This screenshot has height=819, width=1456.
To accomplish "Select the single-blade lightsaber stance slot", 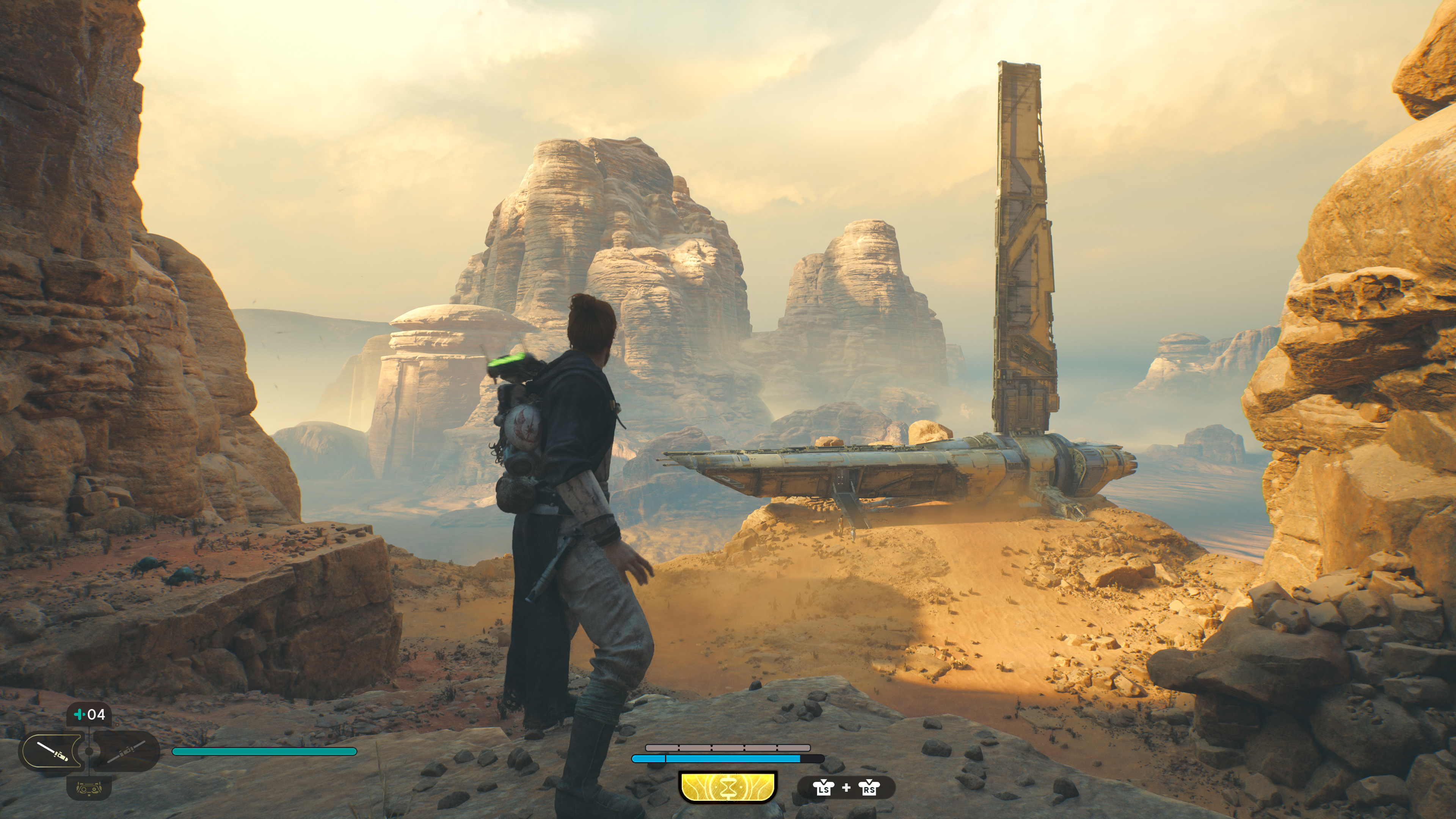I will [52, 751].
